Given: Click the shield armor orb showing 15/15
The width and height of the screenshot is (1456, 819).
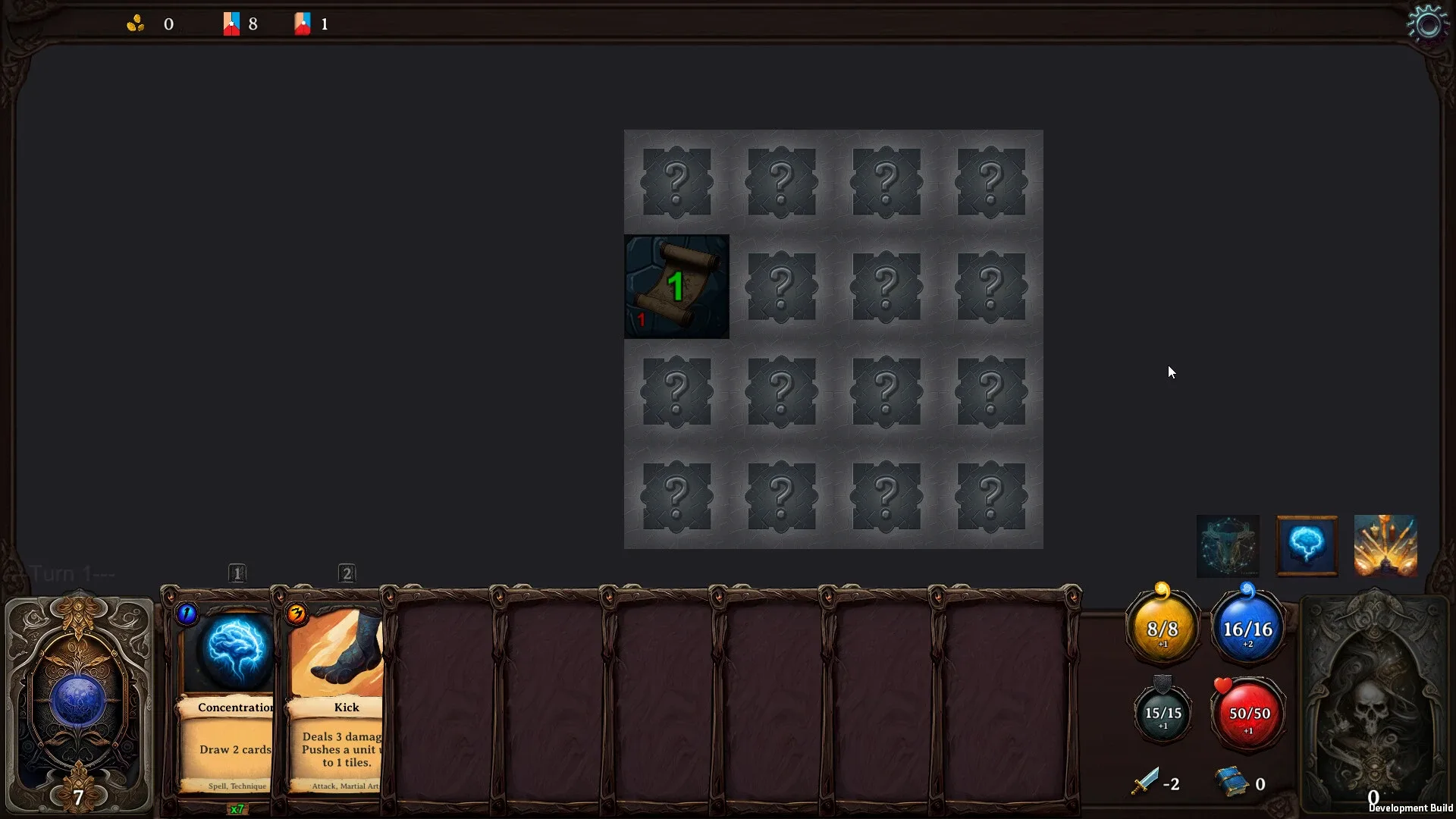Looking at the screenshot, I should 1163,713.
